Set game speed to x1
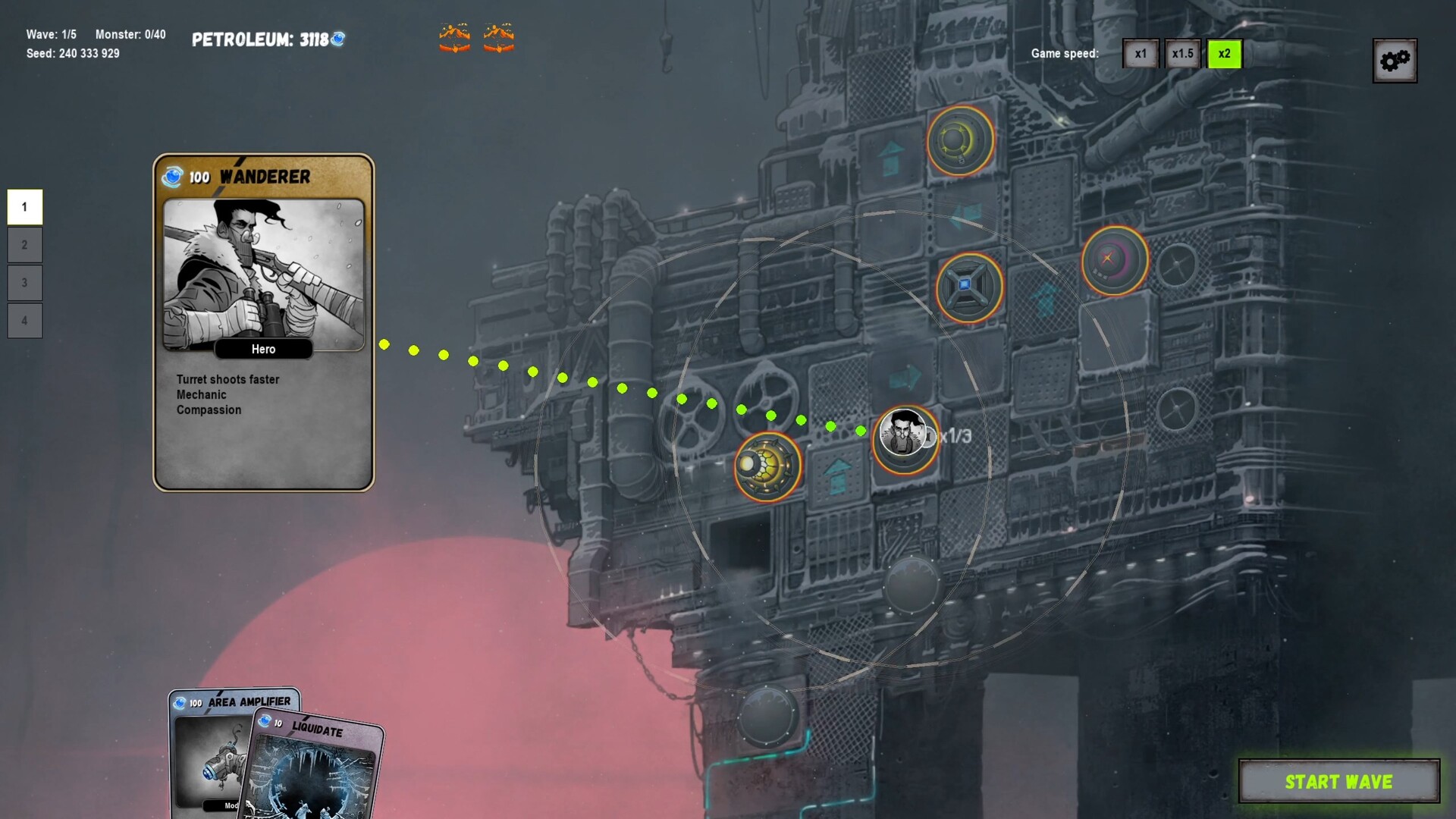This screenshot has height=819, width=1456. [1141, 54]
